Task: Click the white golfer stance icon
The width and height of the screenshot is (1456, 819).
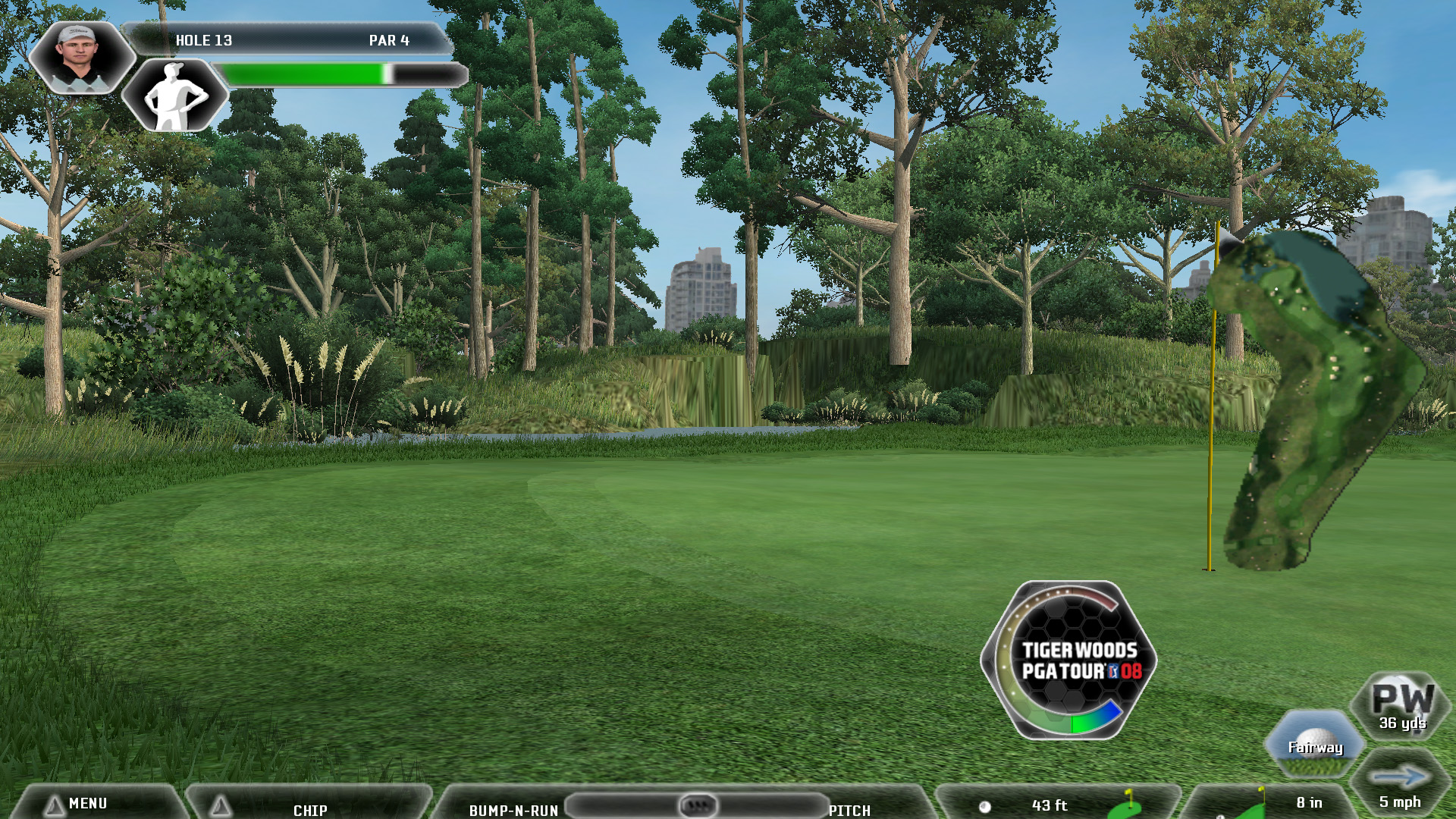Action: (x=175, y=96)
